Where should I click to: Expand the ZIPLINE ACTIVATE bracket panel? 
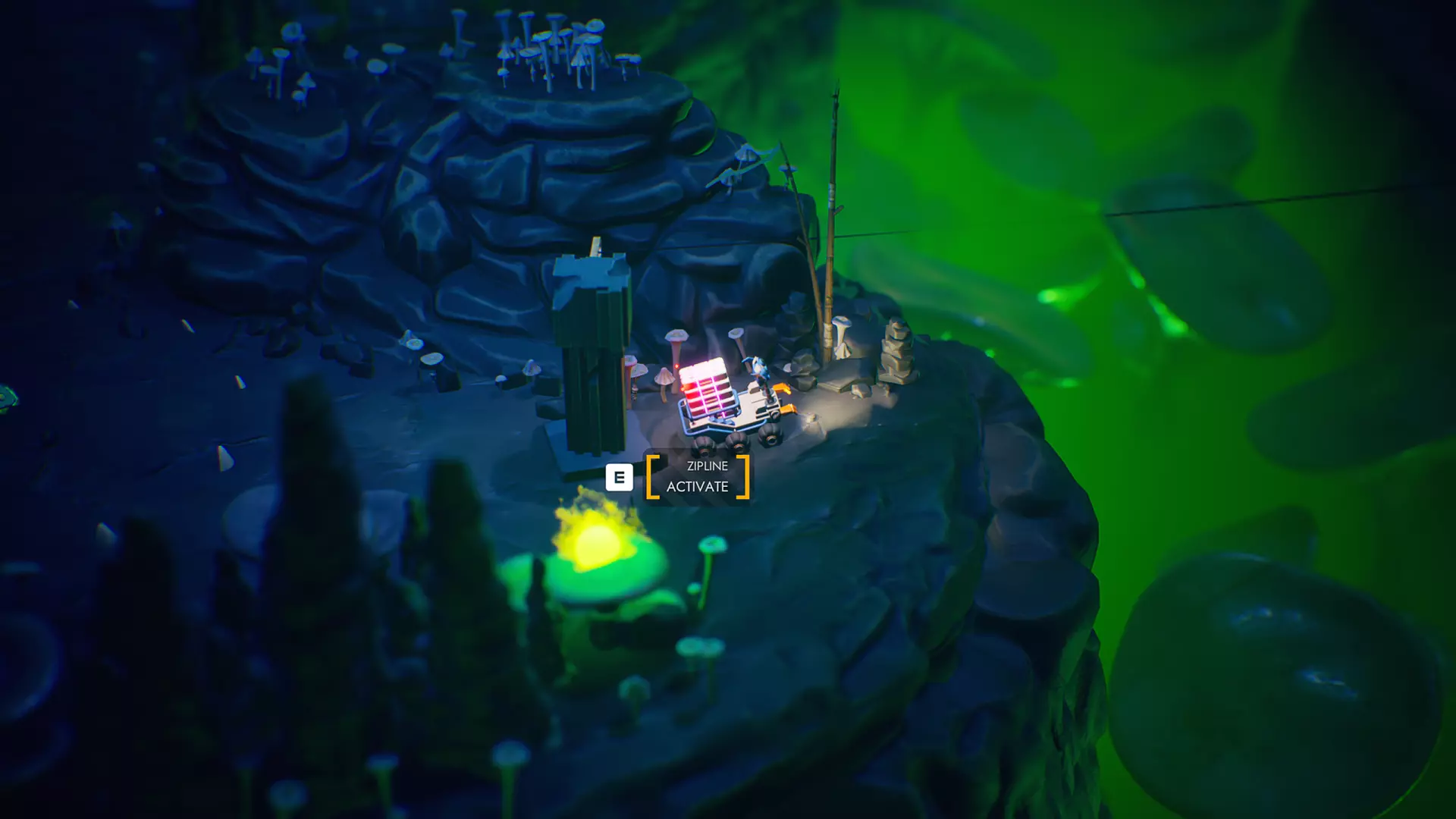point(697,476)
